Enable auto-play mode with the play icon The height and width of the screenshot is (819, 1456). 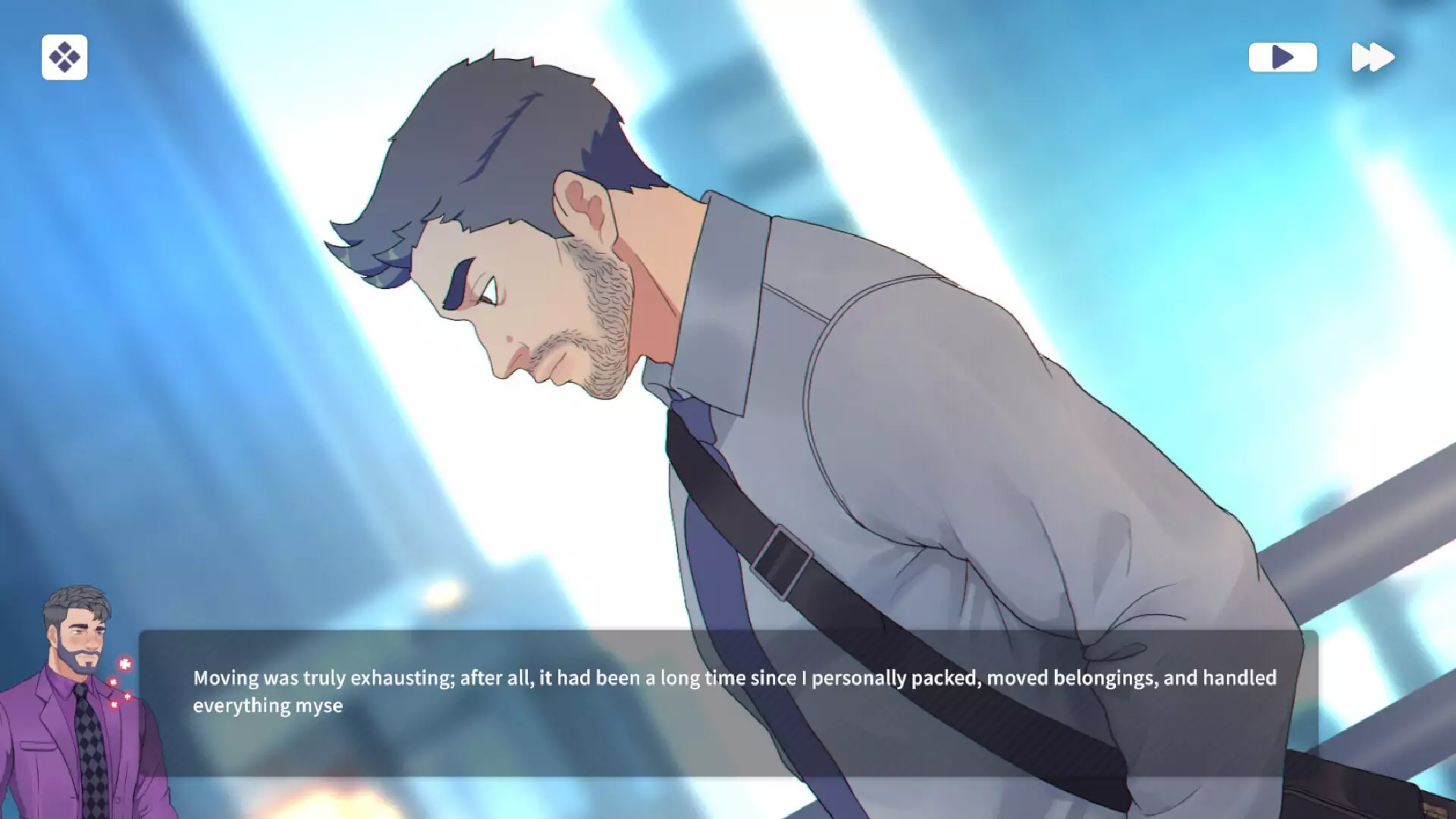[x=1282, y=57]
